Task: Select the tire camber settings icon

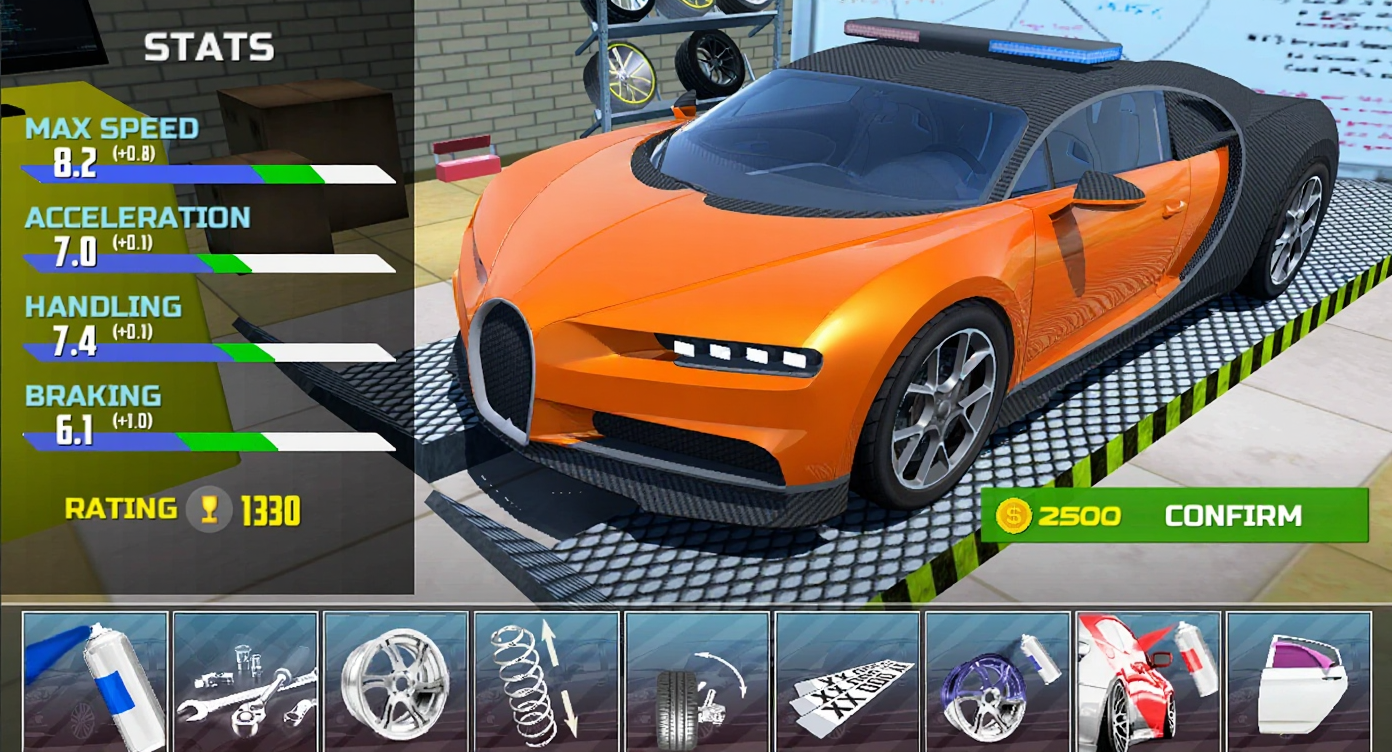Action: [696, 680]
